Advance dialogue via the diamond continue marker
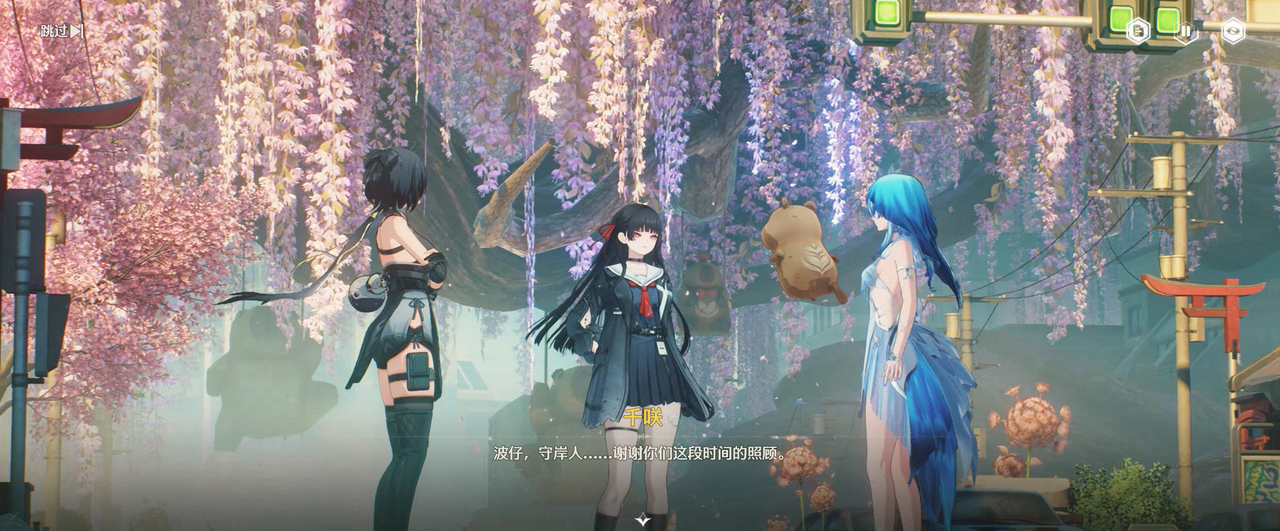The width and height of the screenshot is (1280, 531). (642, 520)
